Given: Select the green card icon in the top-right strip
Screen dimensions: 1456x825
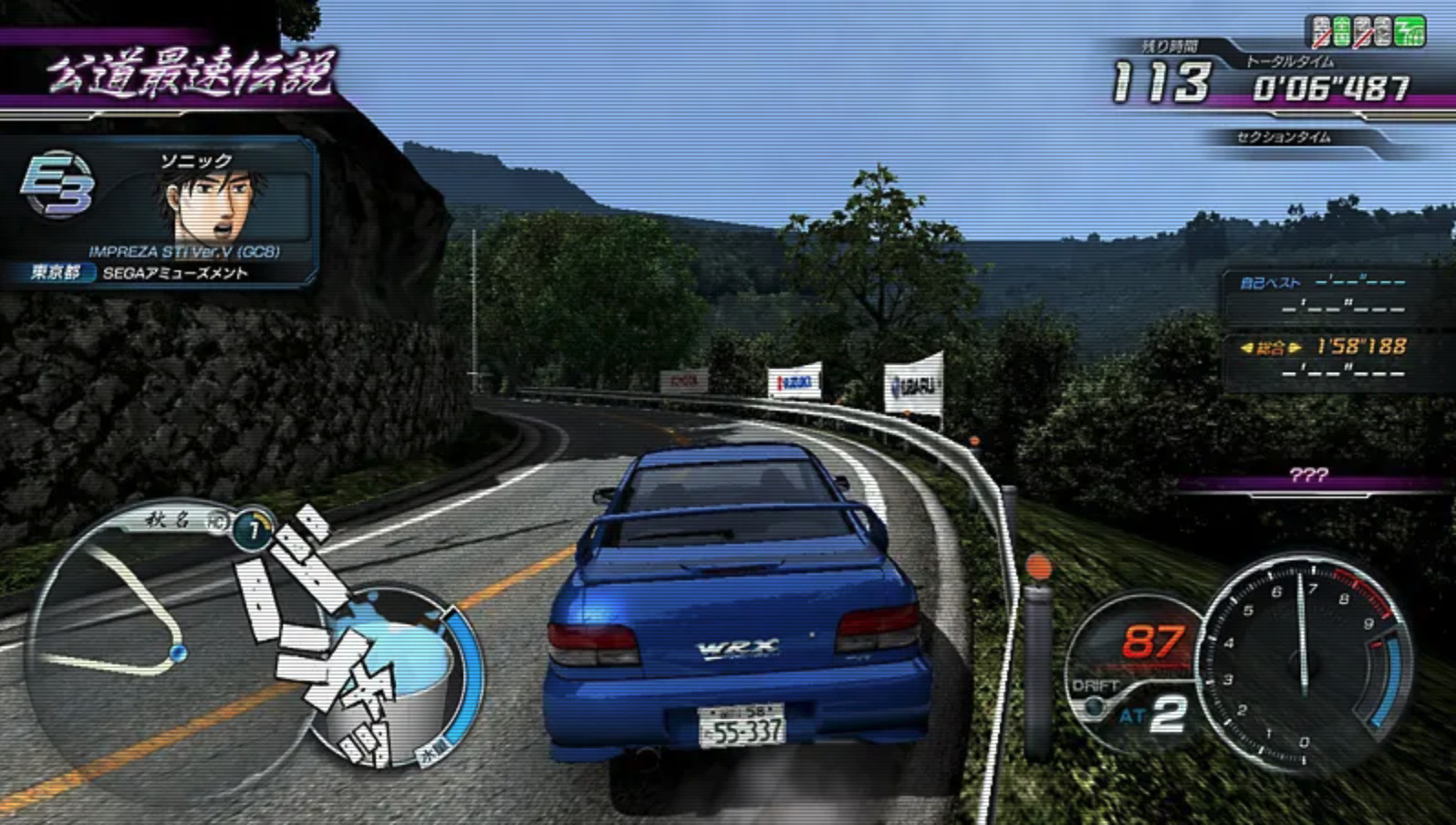Looking at the screenshot, I should [1341, 30].
